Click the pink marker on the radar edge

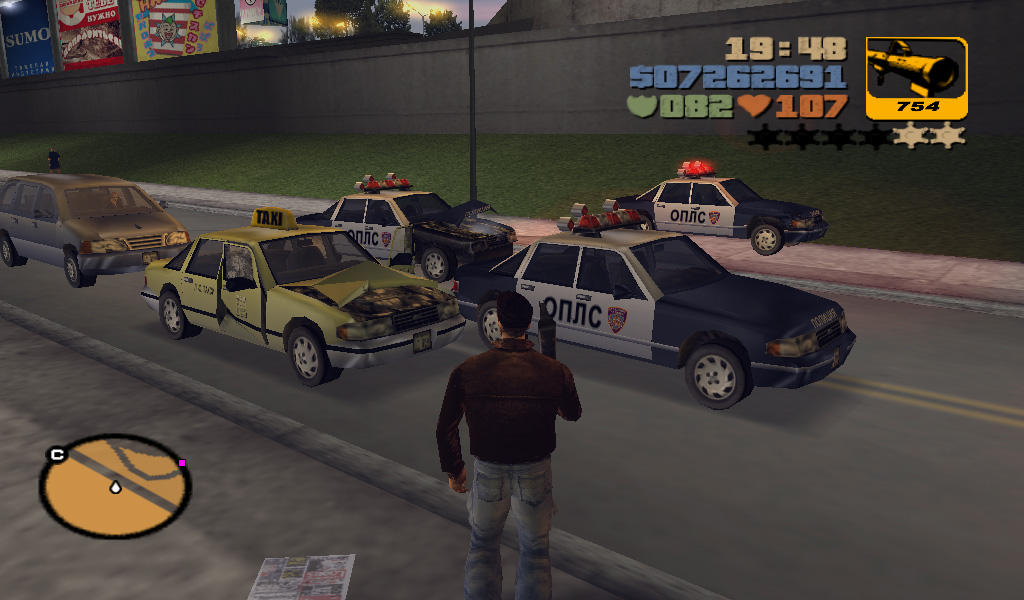(182, 463)
